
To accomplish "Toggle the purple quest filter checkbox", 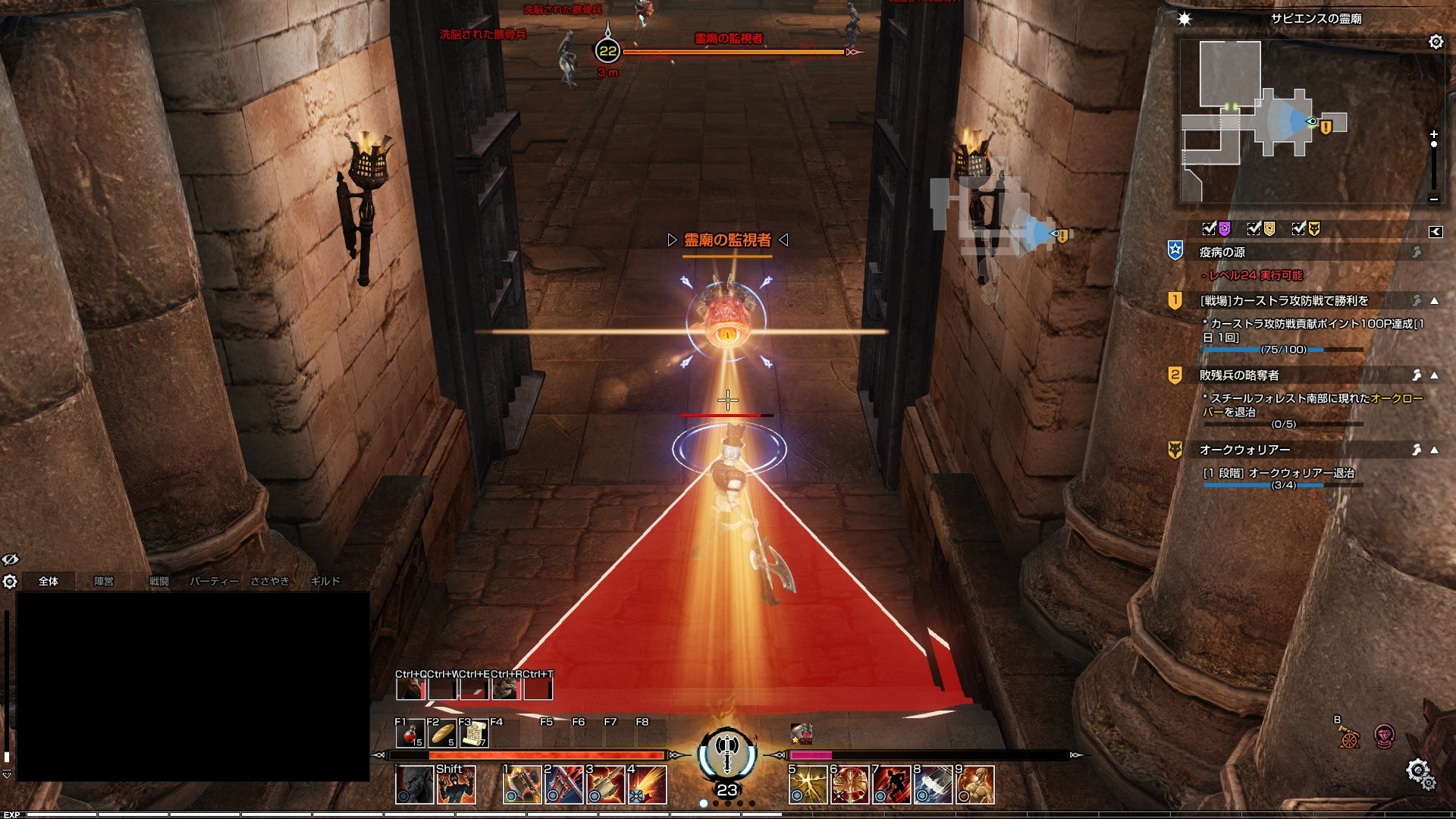I will coord(1210,228).
